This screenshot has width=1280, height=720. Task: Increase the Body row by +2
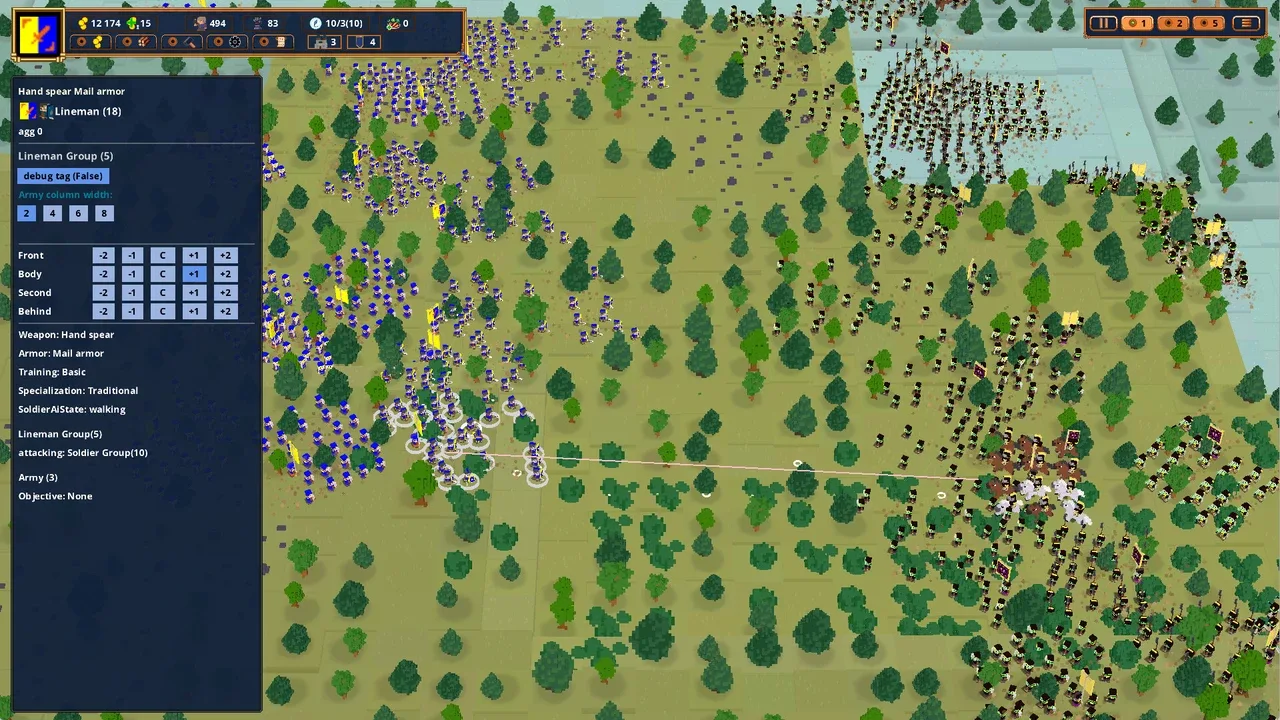[225, 273]
